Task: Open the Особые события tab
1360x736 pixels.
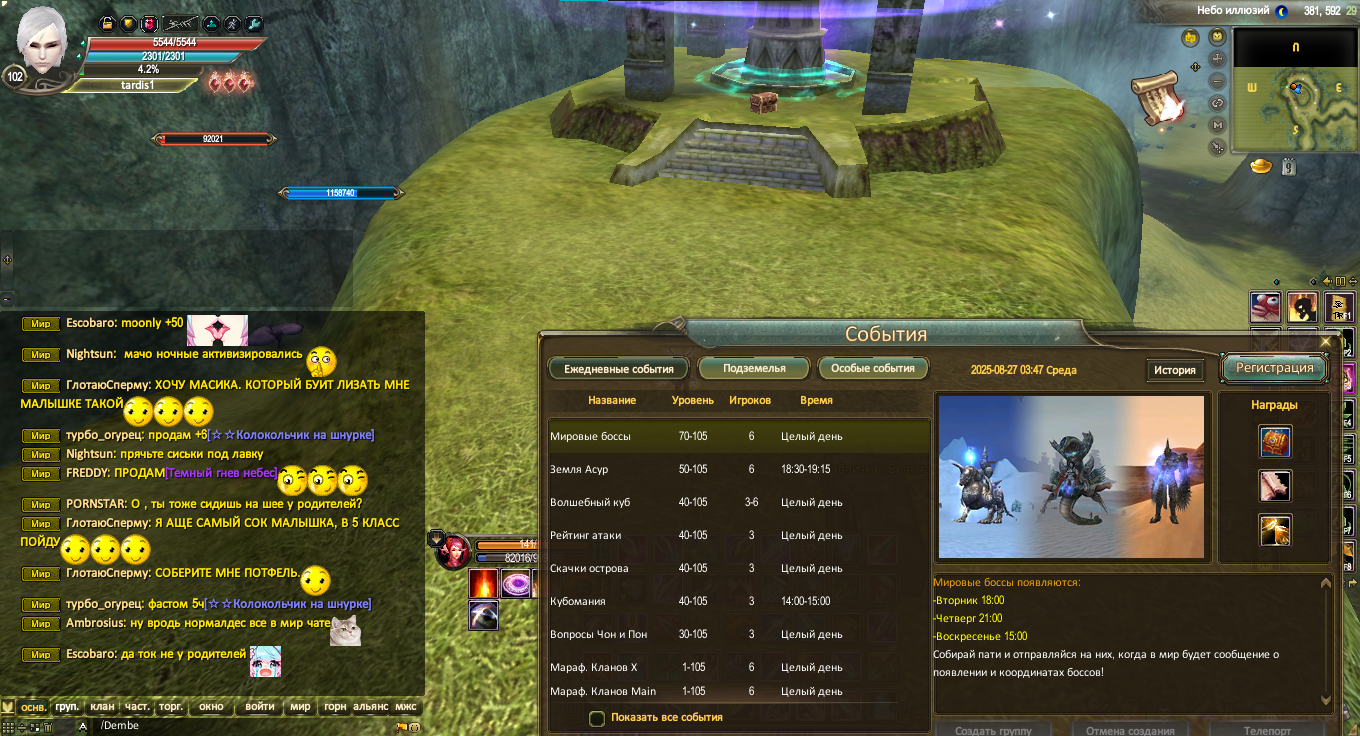Action: [873, 369]
